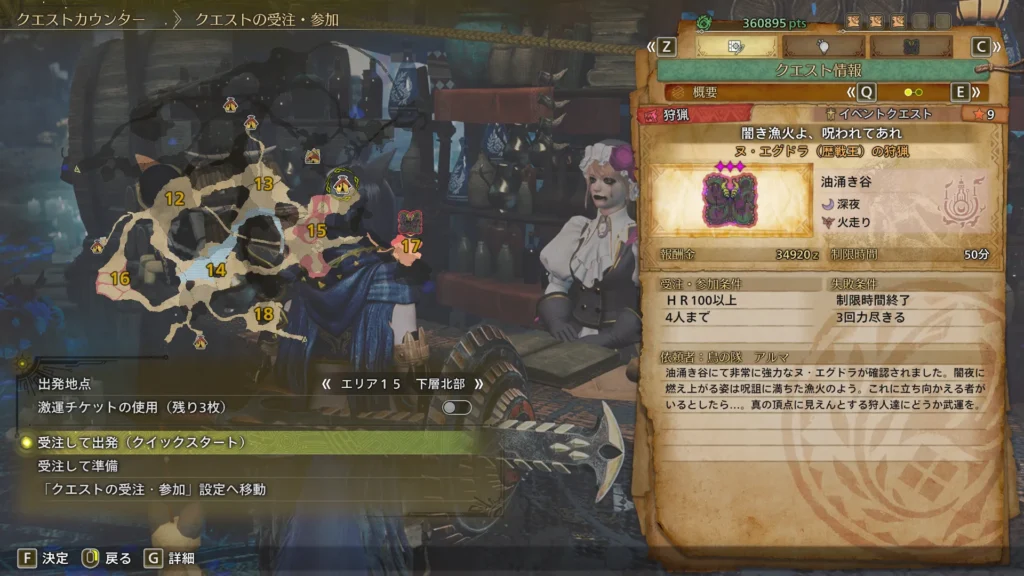Toggle the 激運チケットの使用 switch

click(x=456, y=407)
